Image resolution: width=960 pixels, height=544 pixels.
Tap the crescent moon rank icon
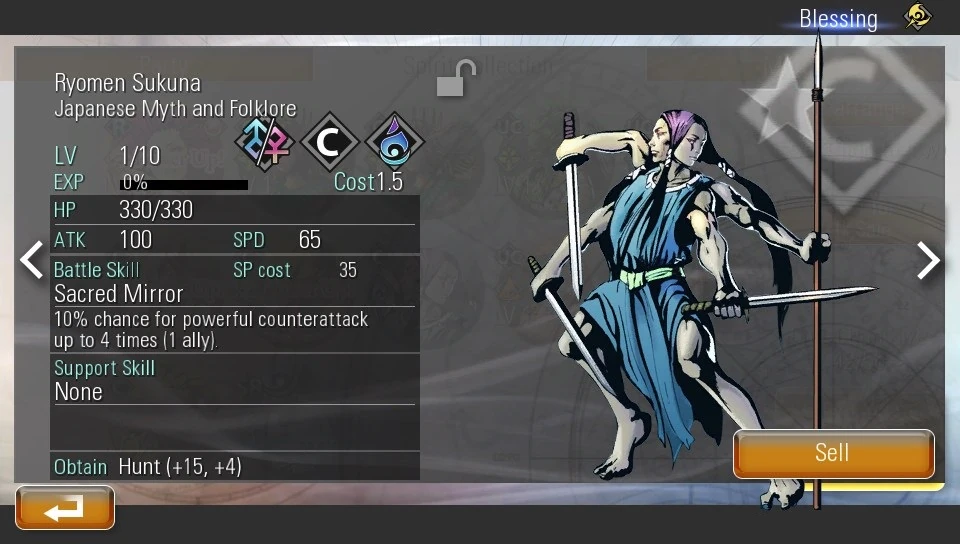(x=329, y=142)
